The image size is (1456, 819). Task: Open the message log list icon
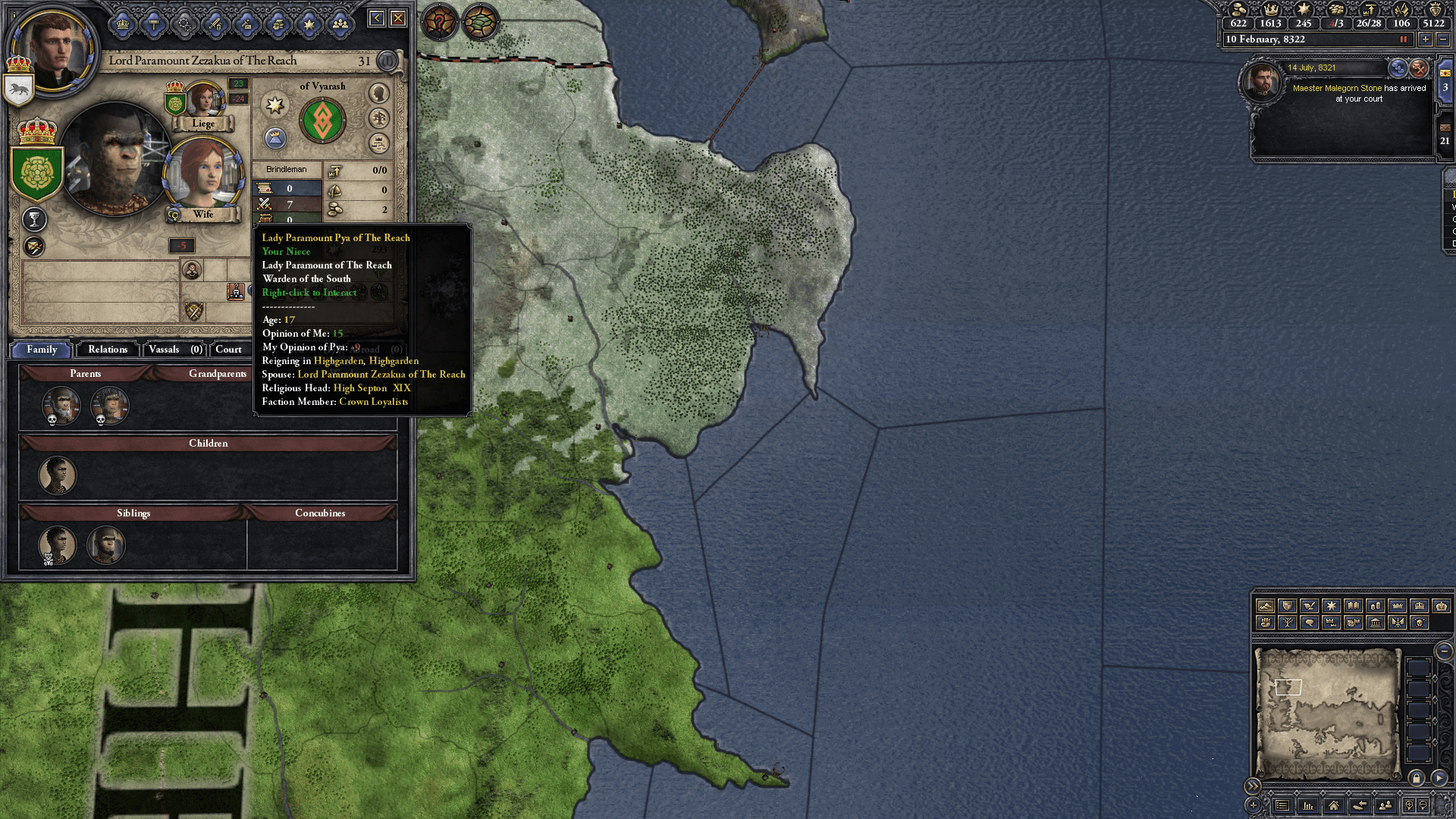[x=1282, y=806]
